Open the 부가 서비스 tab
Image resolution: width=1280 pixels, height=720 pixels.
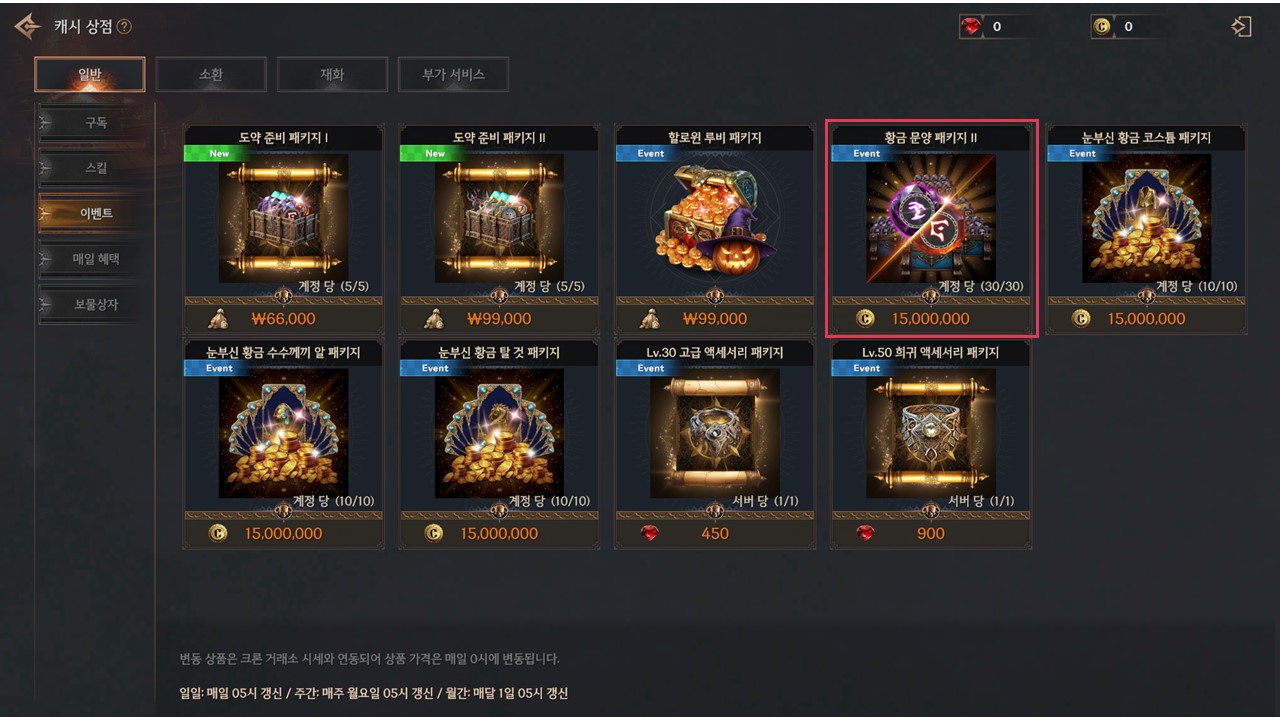click(x=453, y=74)
